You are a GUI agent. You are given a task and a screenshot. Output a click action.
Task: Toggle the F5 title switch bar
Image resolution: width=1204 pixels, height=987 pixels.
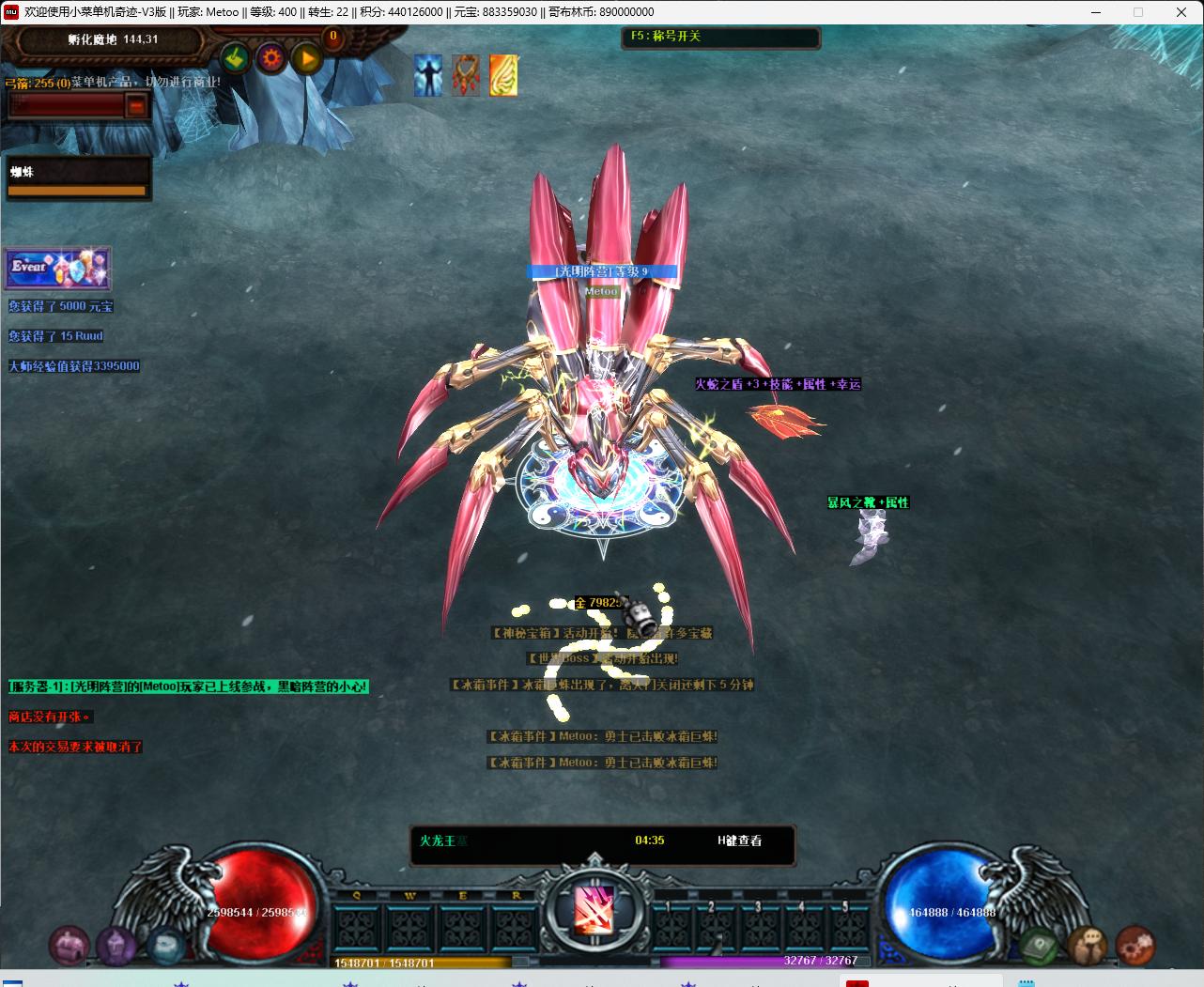tap(720, 38)
